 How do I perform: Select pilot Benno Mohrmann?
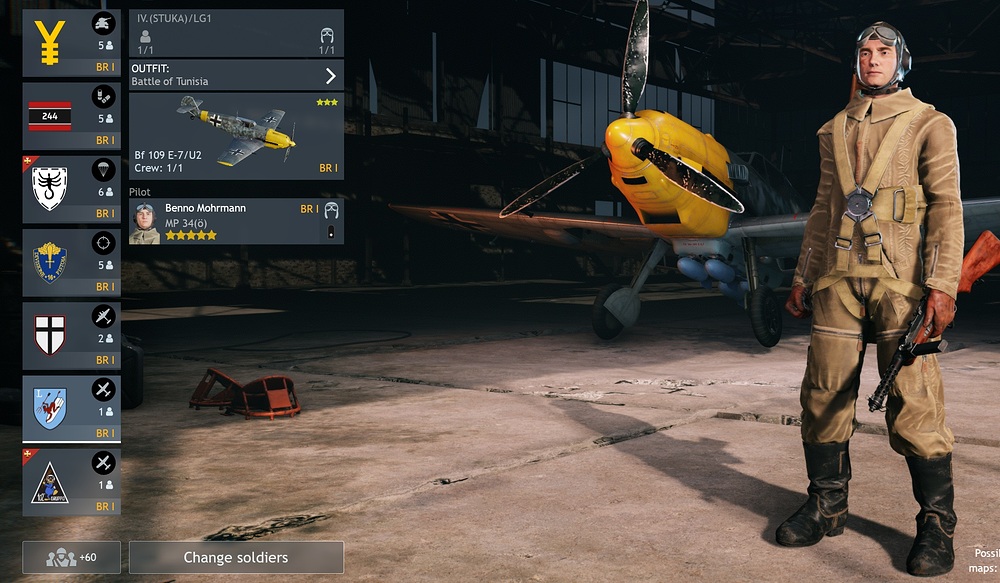click(236, 221)
